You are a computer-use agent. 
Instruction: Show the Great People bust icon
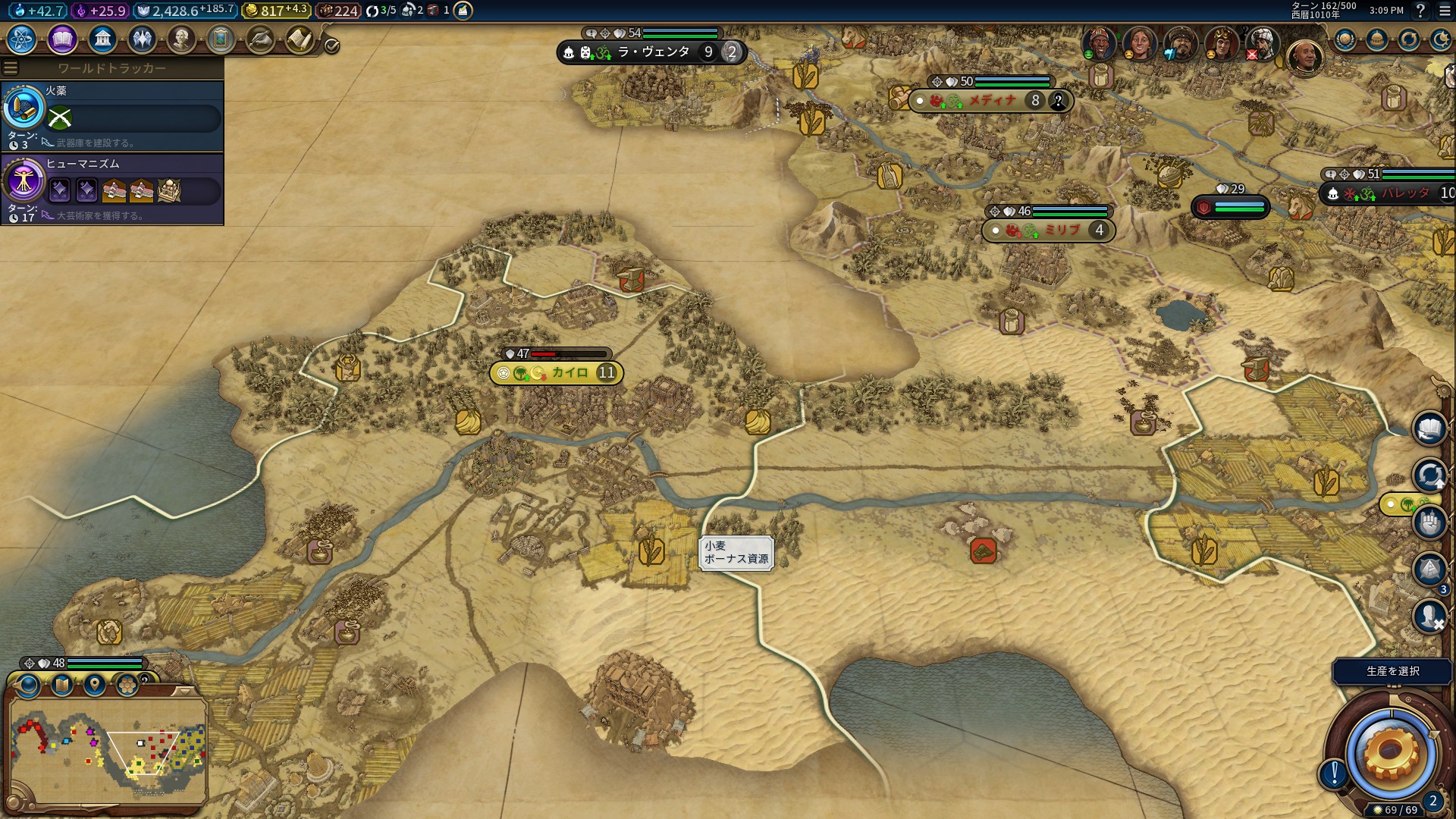click(x=181, y=39)
